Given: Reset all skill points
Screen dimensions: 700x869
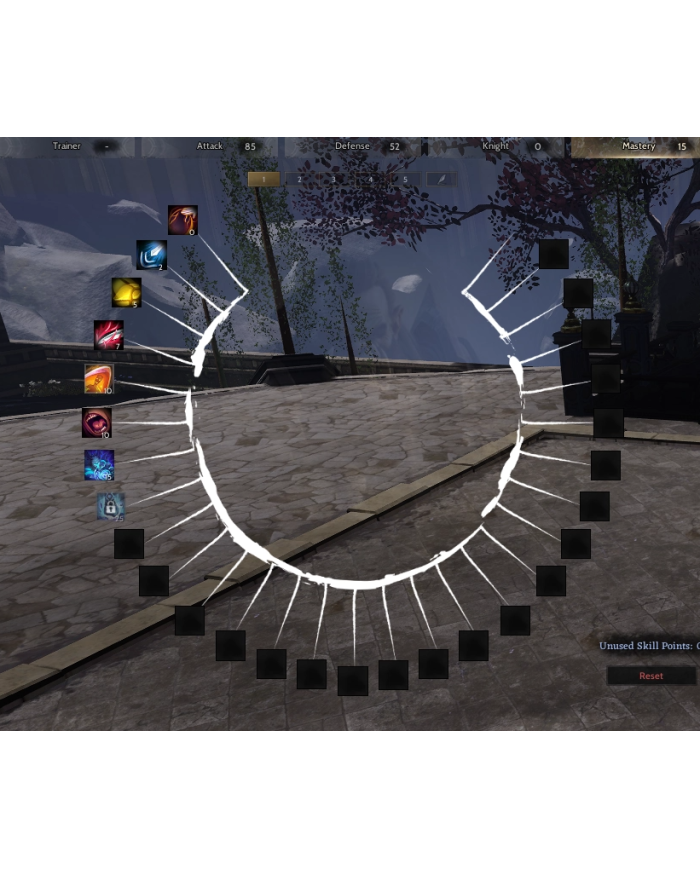Looking at the screenshot, I should (651, 676).
